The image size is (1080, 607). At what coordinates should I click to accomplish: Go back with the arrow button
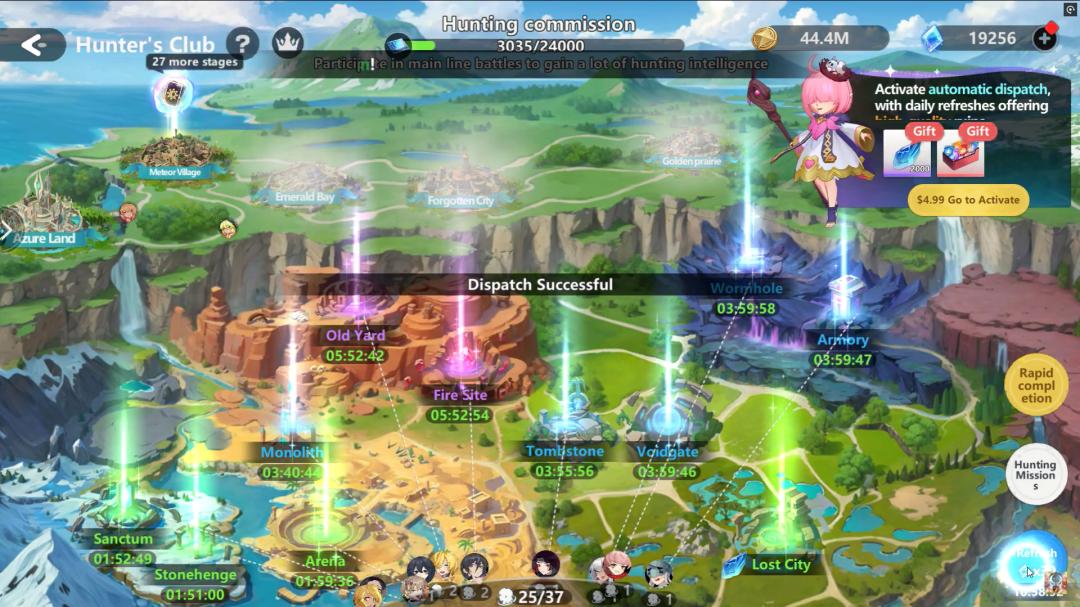pyautogui.click(x=33, y=44)
